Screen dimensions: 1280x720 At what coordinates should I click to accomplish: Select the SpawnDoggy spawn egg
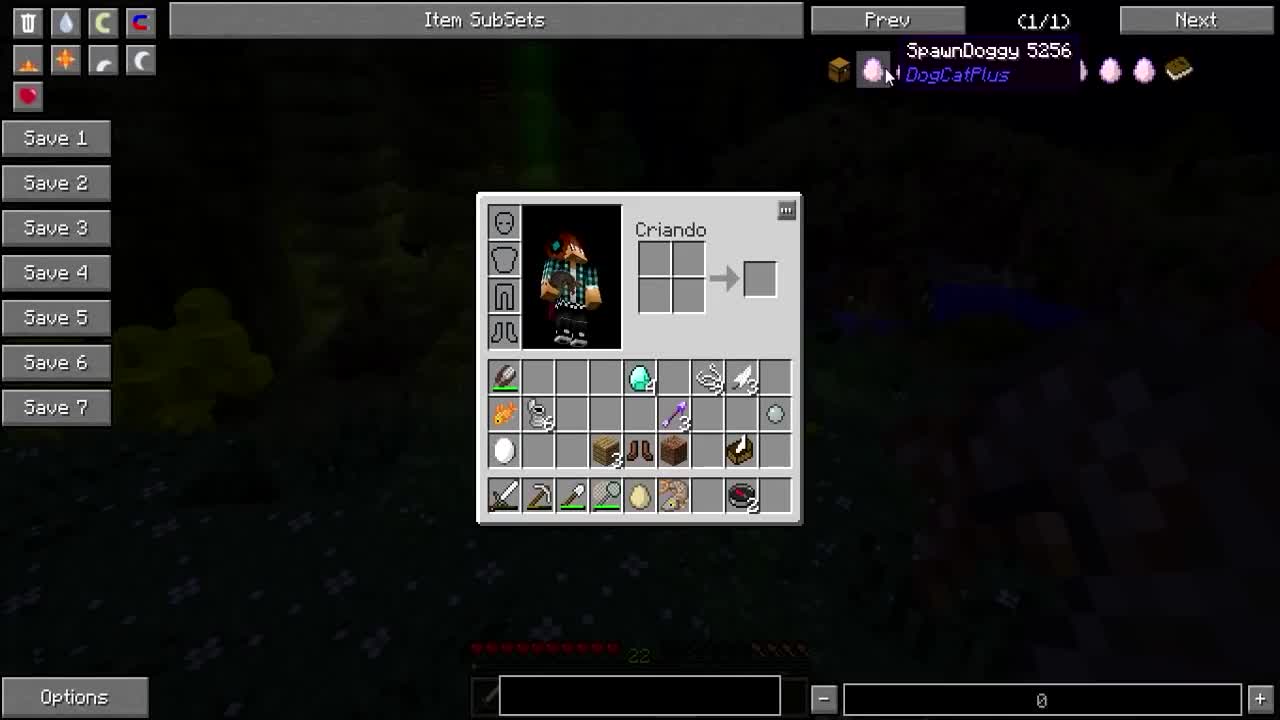pyautogui.click(x=873, y=70)
